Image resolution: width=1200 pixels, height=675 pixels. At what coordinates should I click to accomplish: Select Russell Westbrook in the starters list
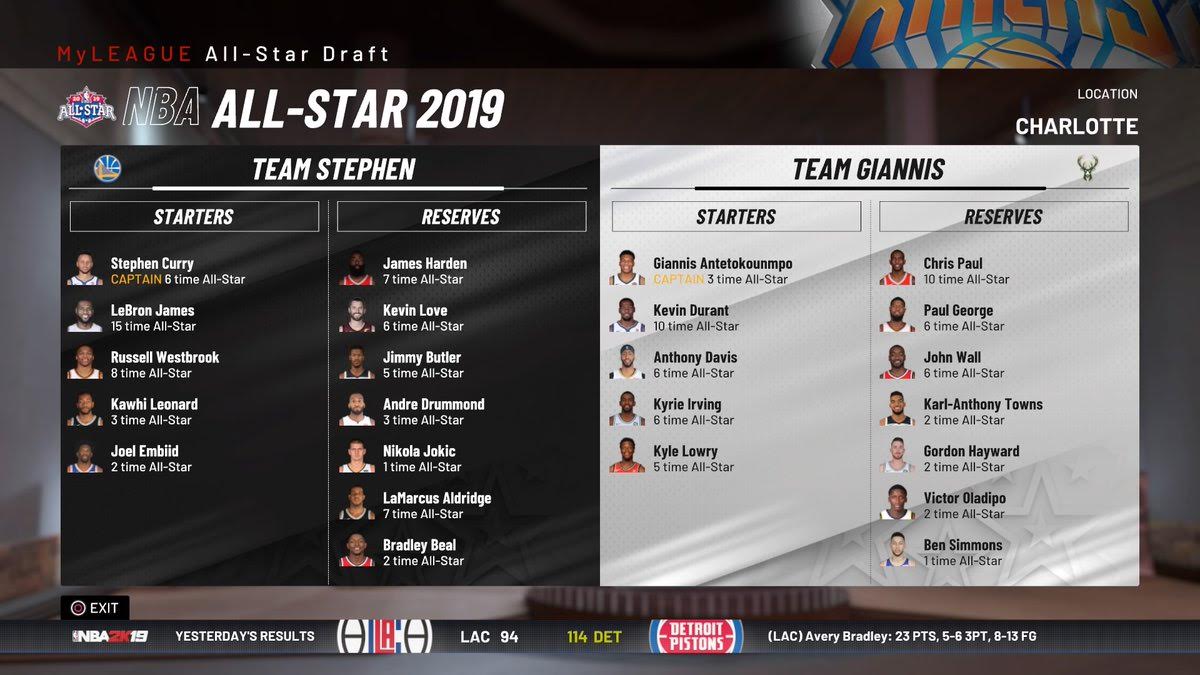coord(164,364)
